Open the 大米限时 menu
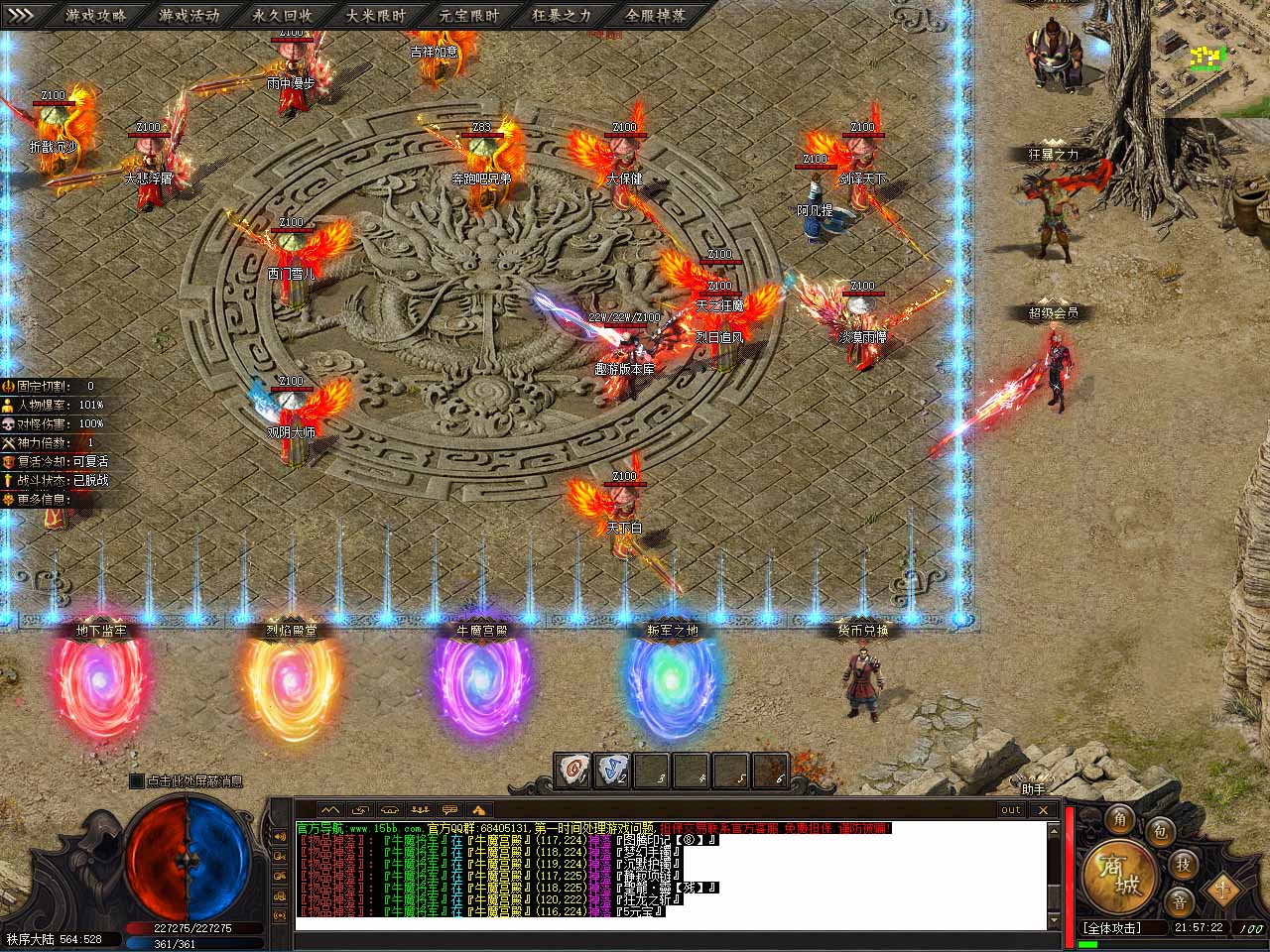Viewport: 1270px width, 952px height. point(376,16)
